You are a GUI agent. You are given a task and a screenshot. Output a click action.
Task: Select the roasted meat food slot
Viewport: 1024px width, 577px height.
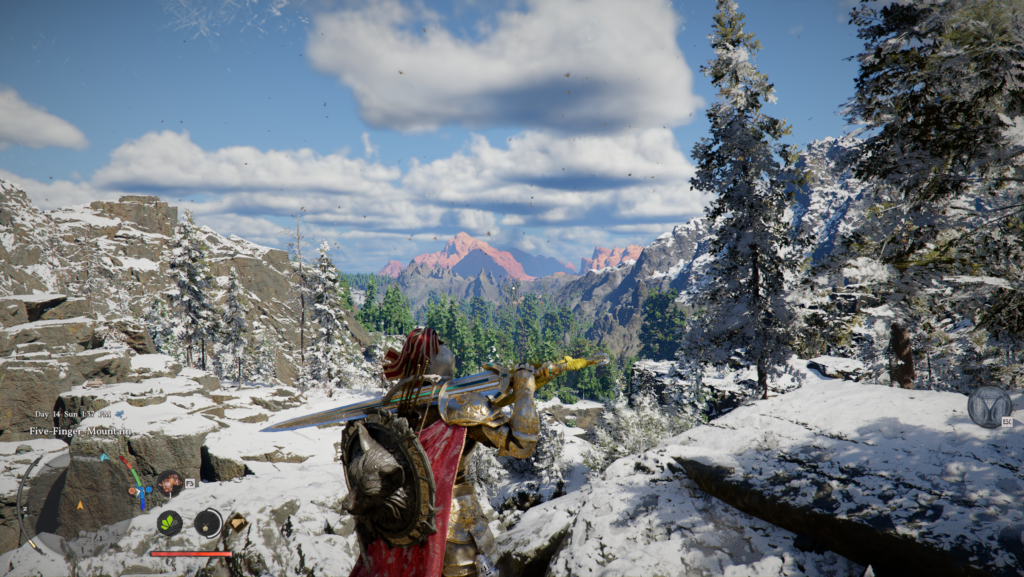(169, 484)
